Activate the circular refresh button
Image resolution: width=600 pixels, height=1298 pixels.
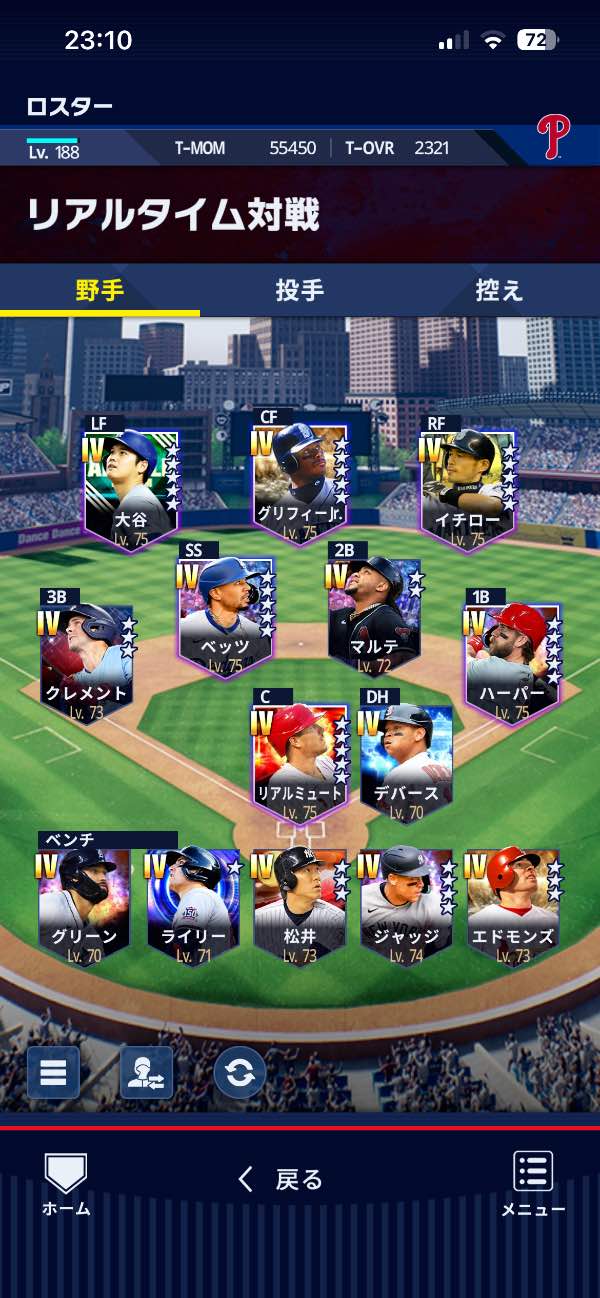tap(240, 1073)
